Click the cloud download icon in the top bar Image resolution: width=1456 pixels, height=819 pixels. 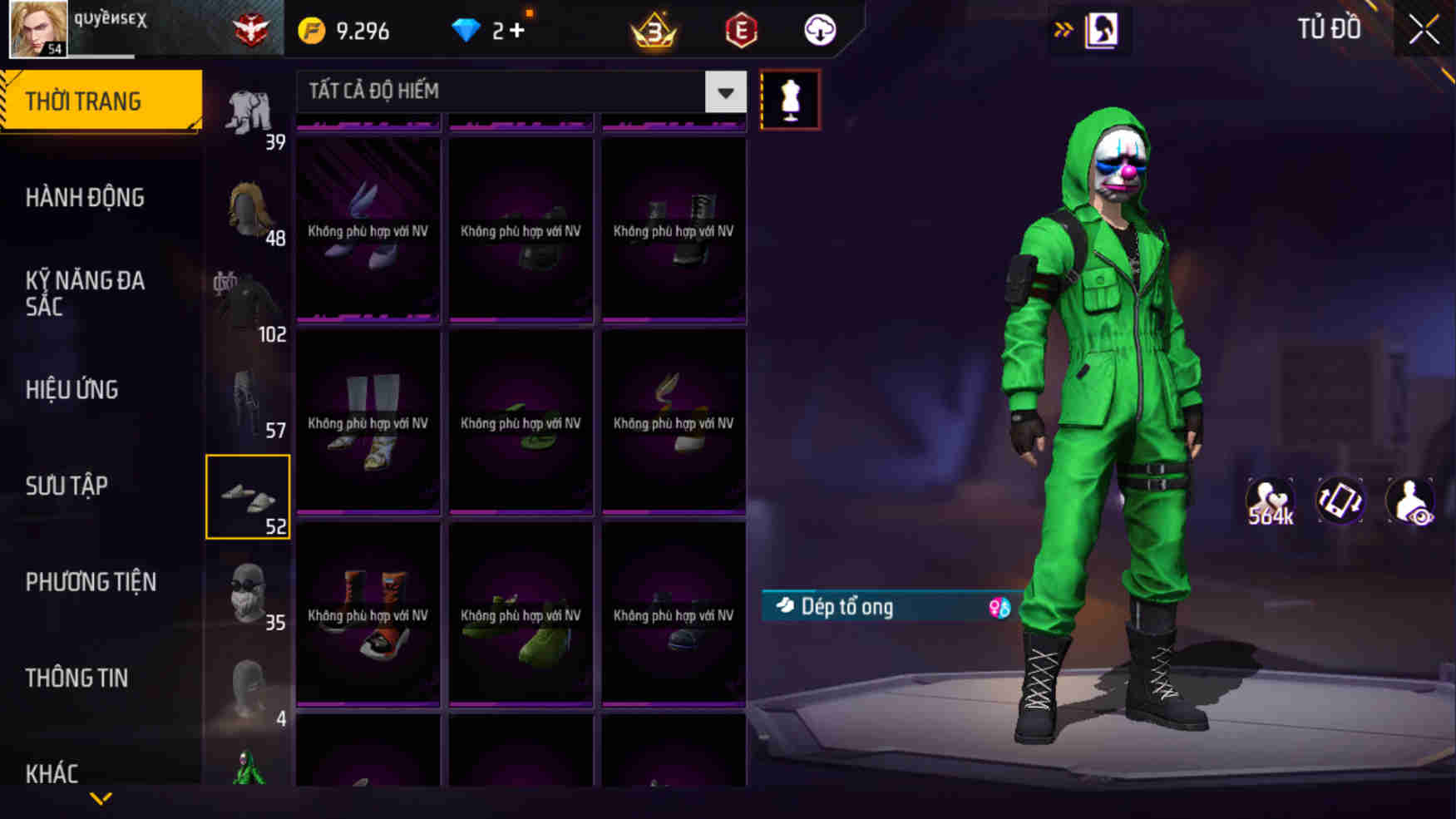point(819,30)
